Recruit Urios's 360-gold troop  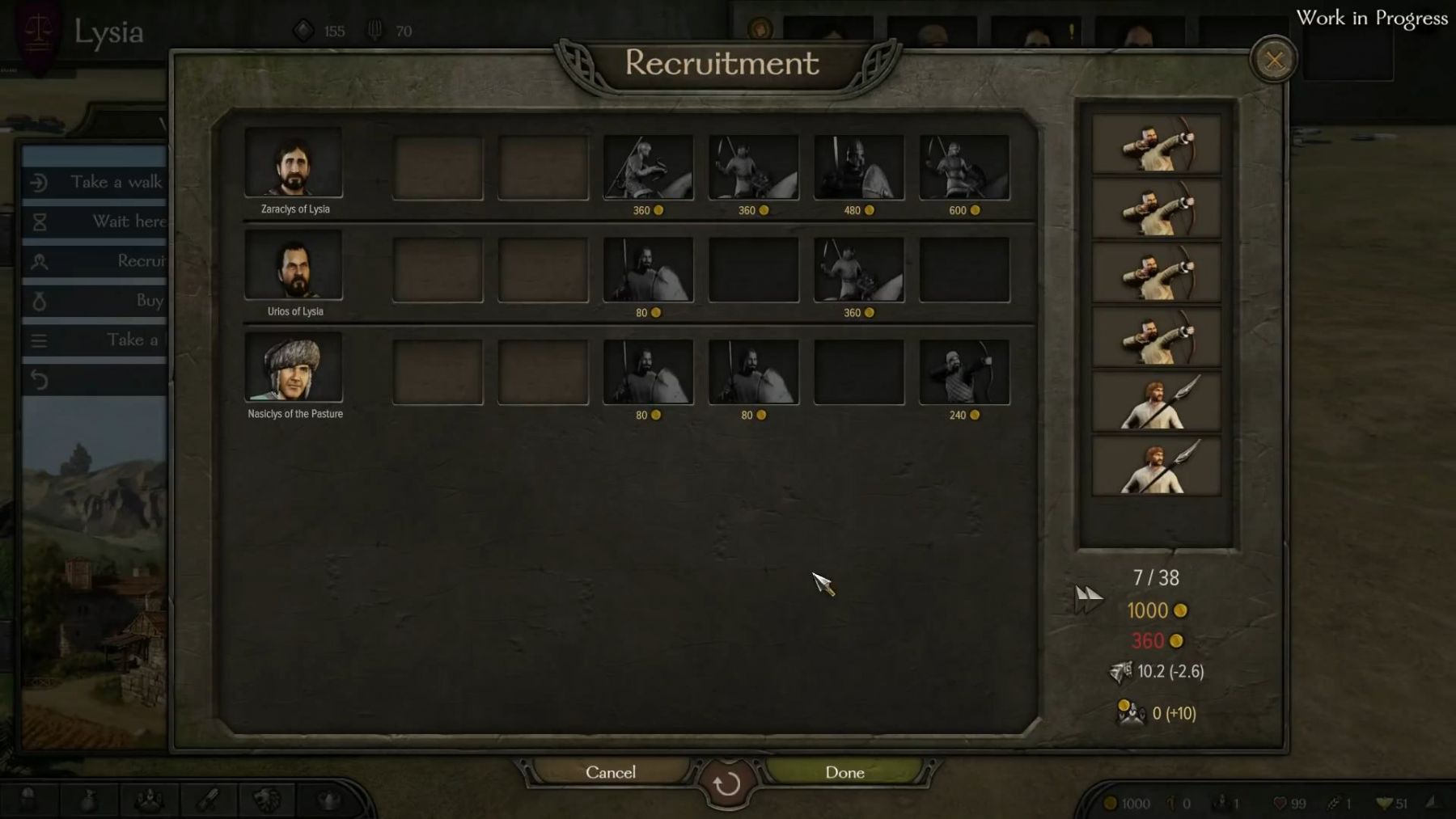(x=859, y=270)
